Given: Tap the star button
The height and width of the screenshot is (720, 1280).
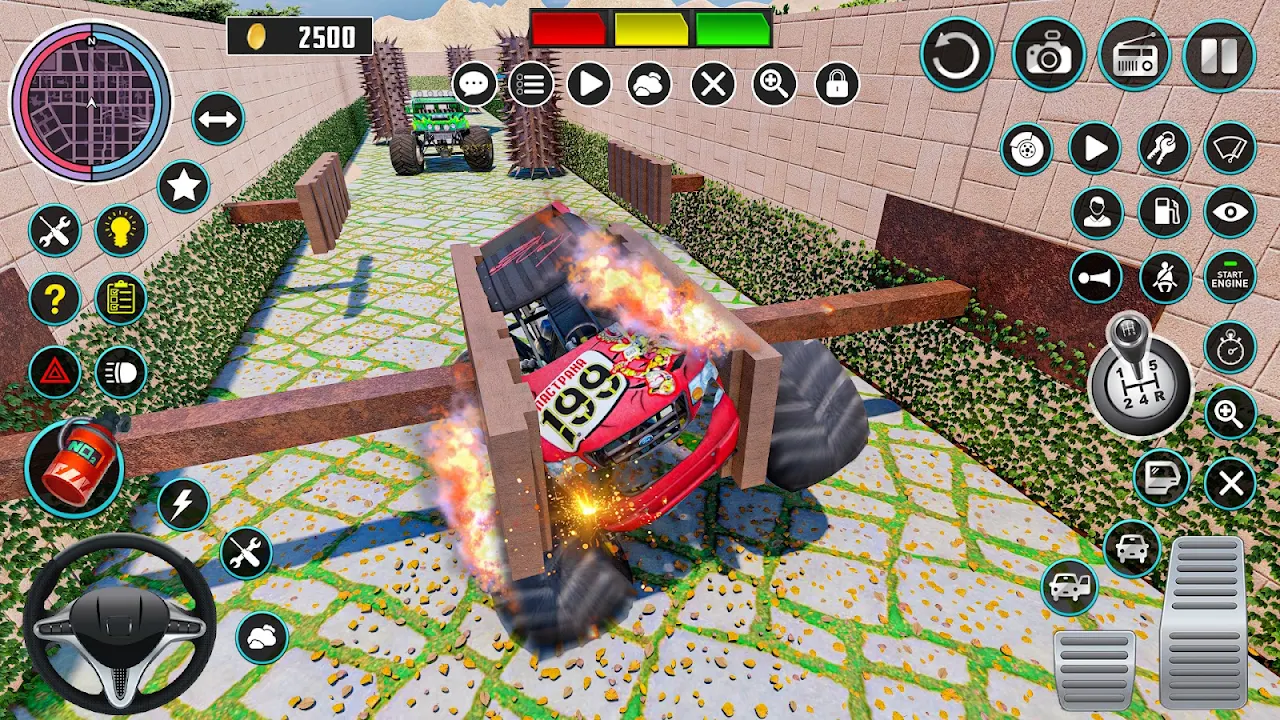Looking at the screenshot, I should (x=183, y=186).
